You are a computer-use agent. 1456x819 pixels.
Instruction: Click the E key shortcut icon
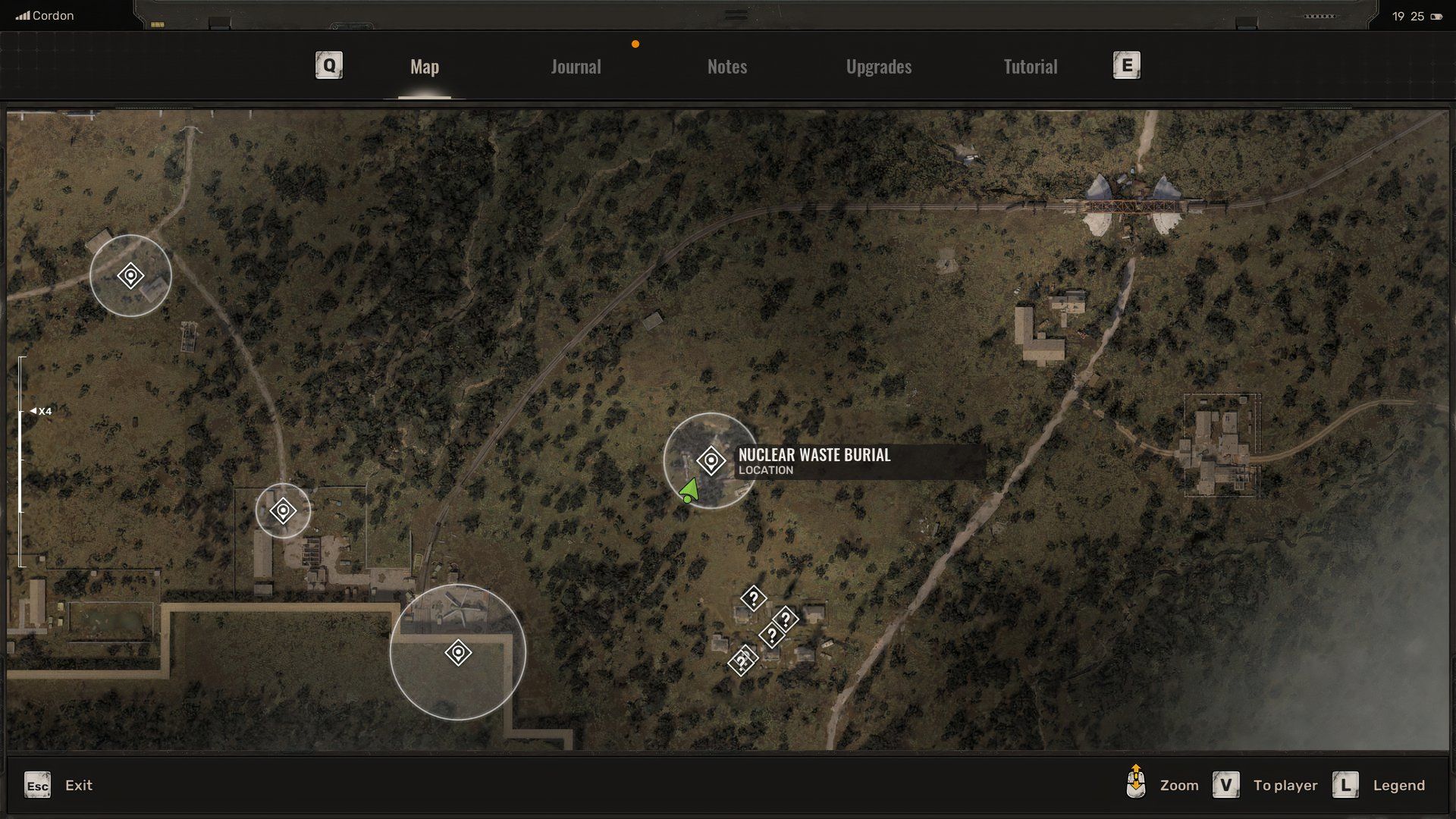[1126, 65]
